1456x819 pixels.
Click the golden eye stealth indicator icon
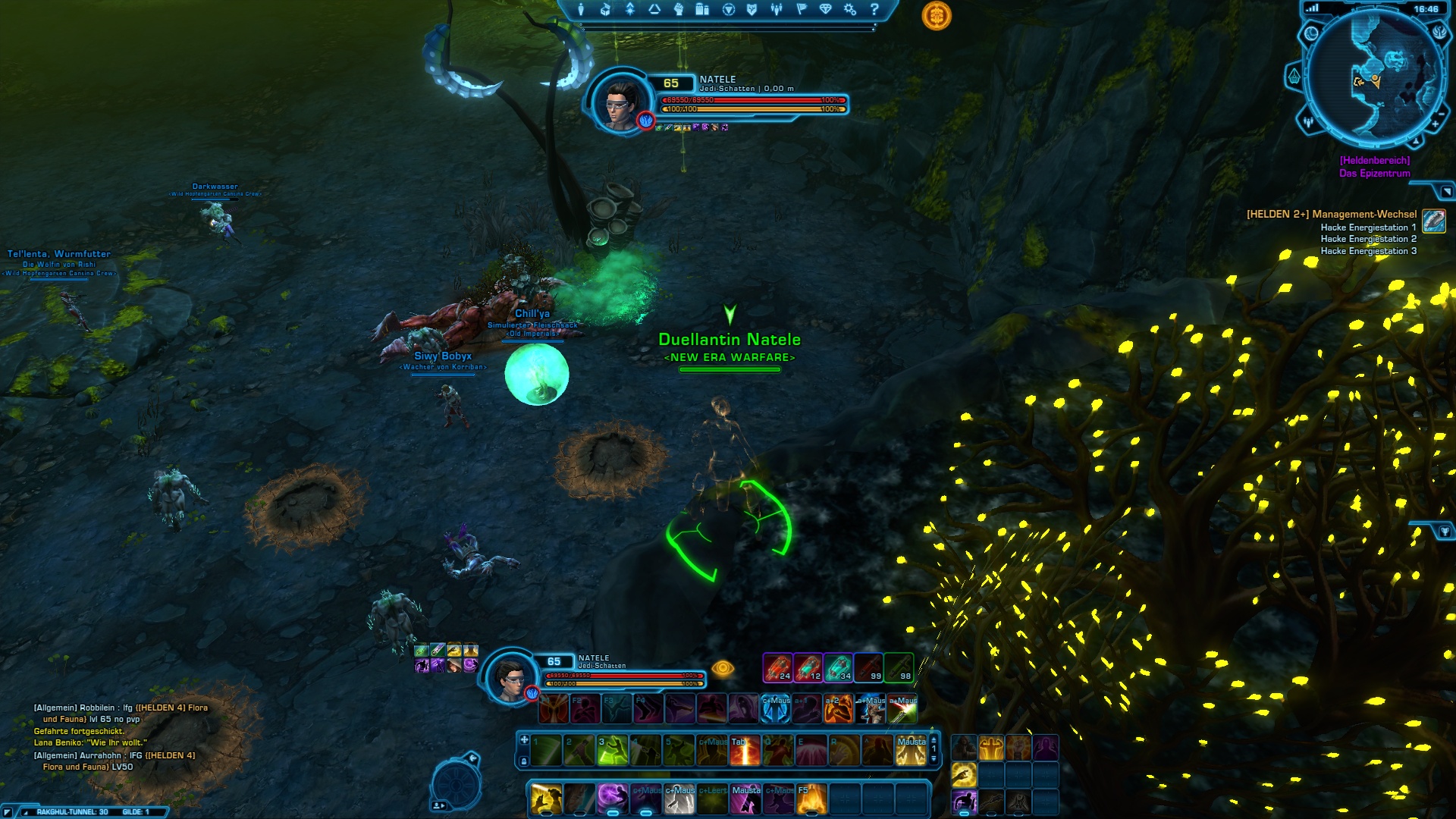pos(723,668)
